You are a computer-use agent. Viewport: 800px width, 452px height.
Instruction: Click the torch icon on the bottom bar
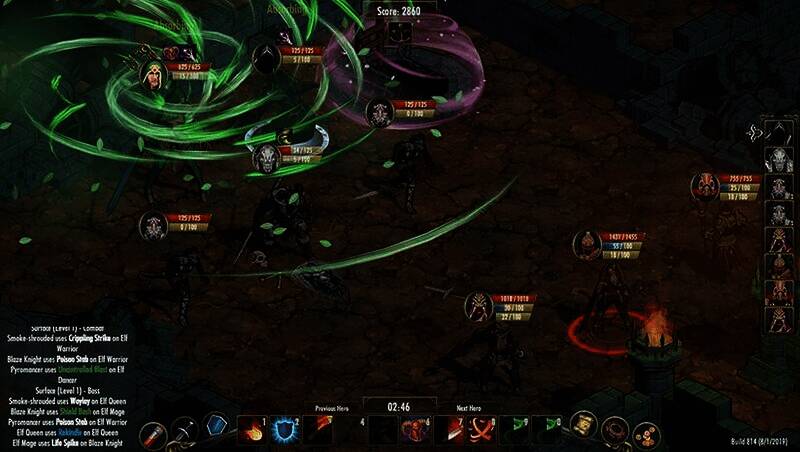152,434
